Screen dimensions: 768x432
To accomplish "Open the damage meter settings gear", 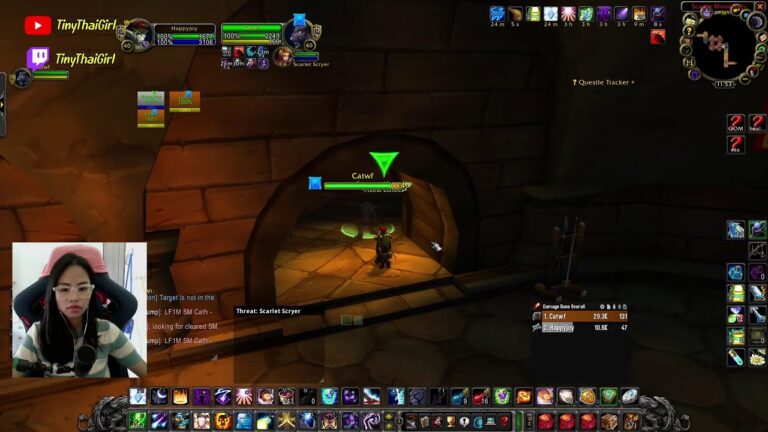I will coord(602,306).
